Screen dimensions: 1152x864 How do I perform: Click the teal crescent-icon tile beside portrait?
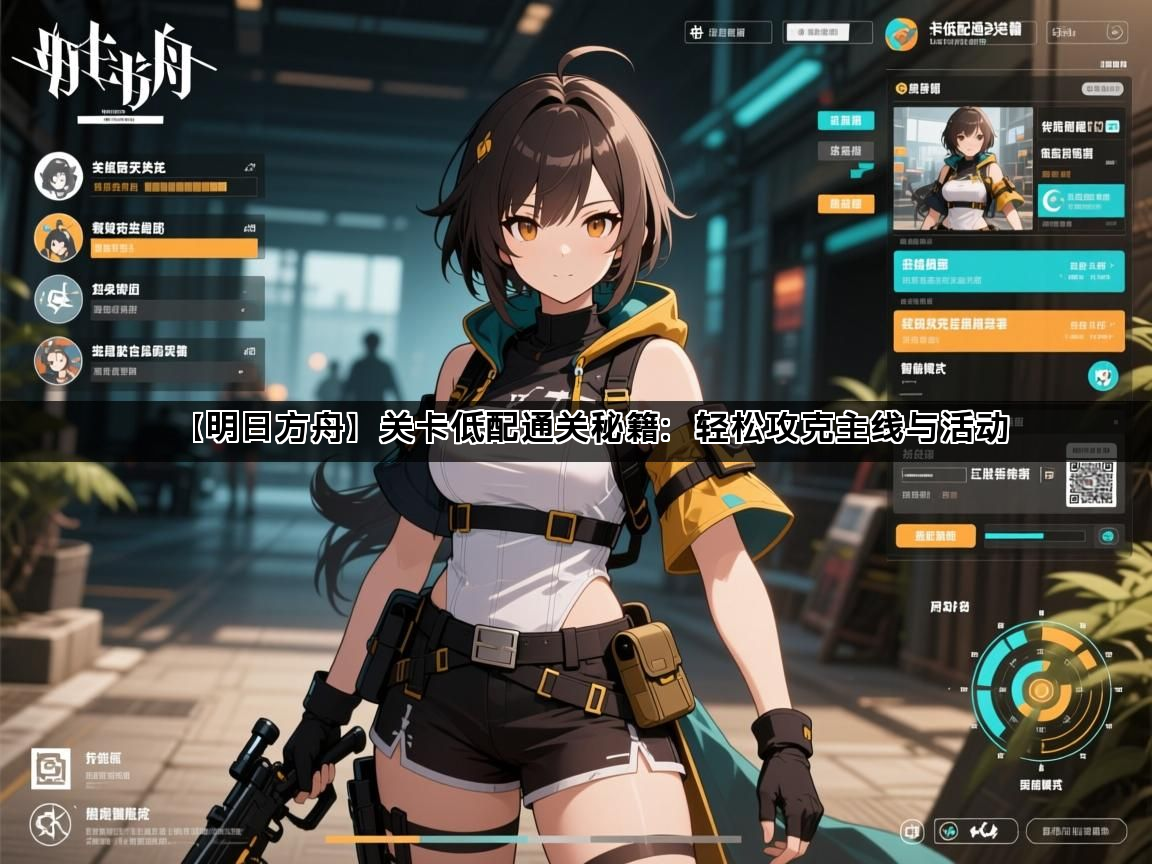1080,201
